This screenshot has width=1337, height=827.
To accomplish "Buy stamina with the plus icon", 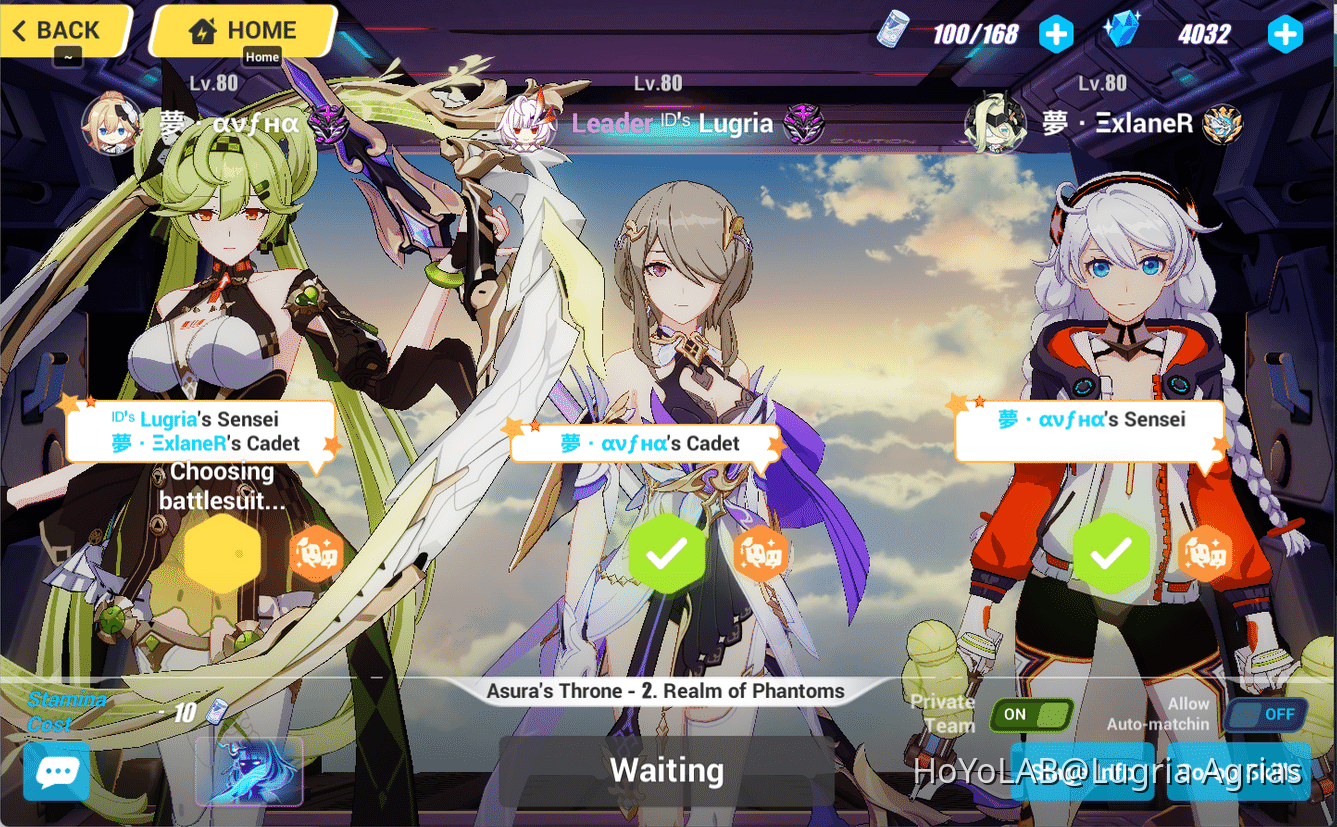I will click(1056, 33).
